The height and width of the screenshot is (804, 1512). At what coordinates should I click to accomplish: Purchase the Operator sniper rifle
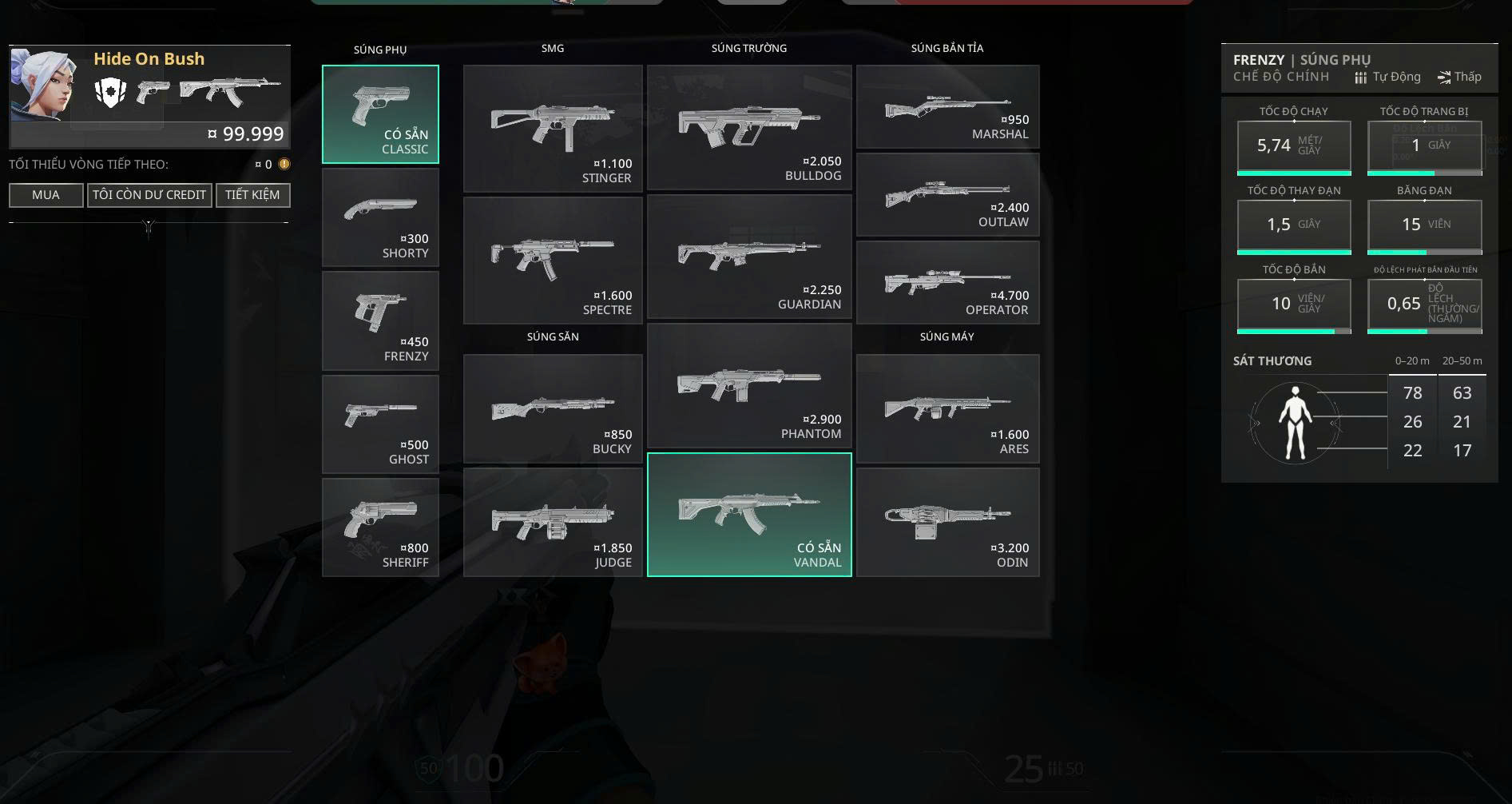tap(947, 282)
